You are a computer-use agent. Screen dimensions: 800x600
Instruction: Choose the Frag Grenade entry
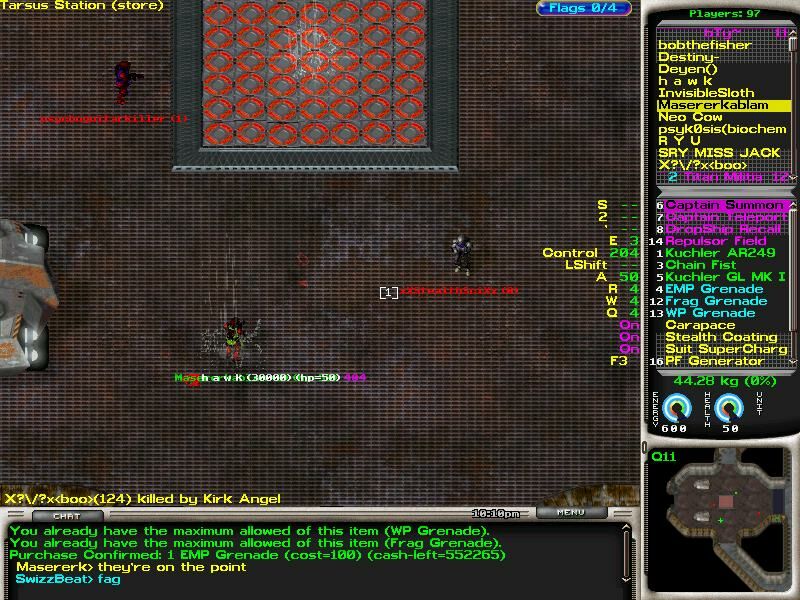716,301
